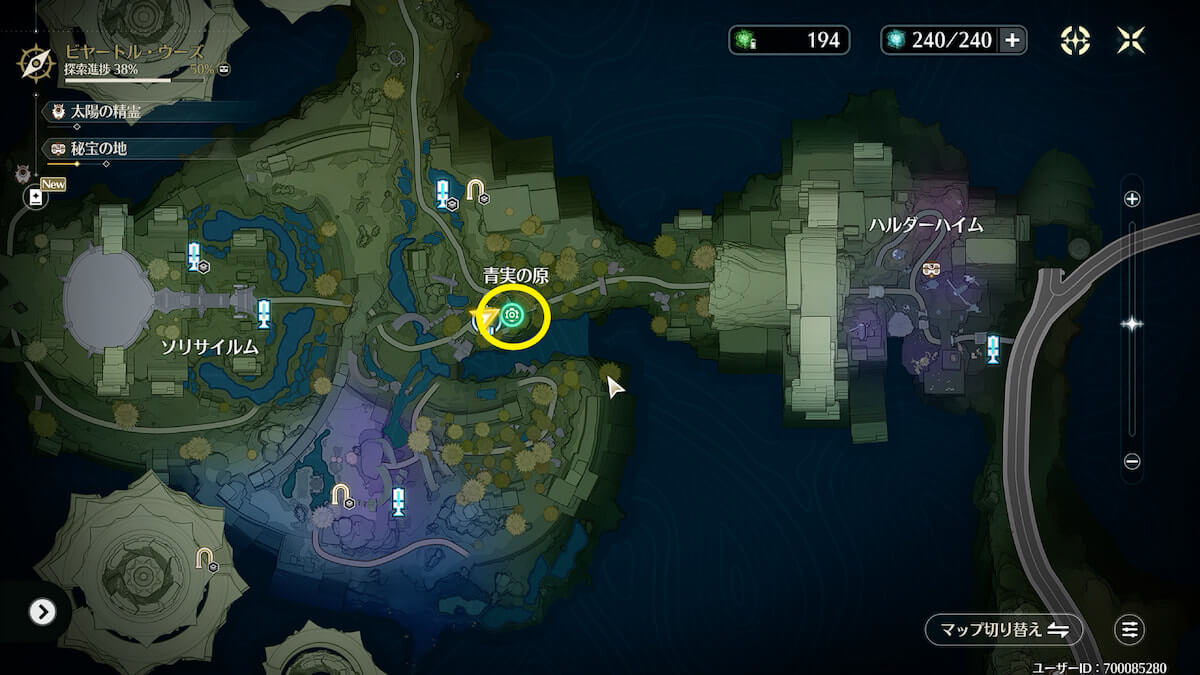Select the green marker circled in yellow
1200x675 pixels.
coord(513,316)
